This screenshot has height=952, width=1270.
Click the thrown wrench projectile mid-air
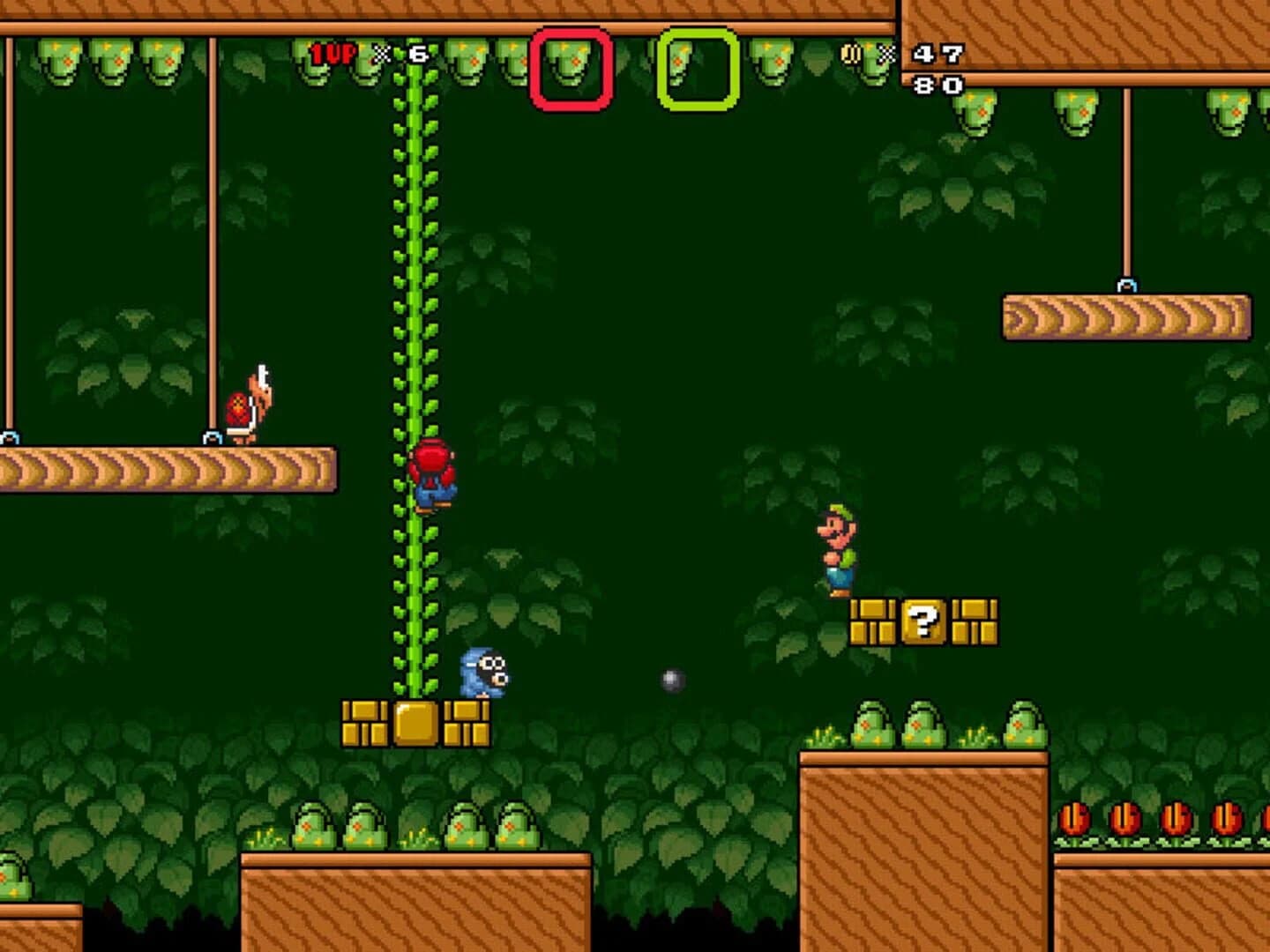(670, 679)
